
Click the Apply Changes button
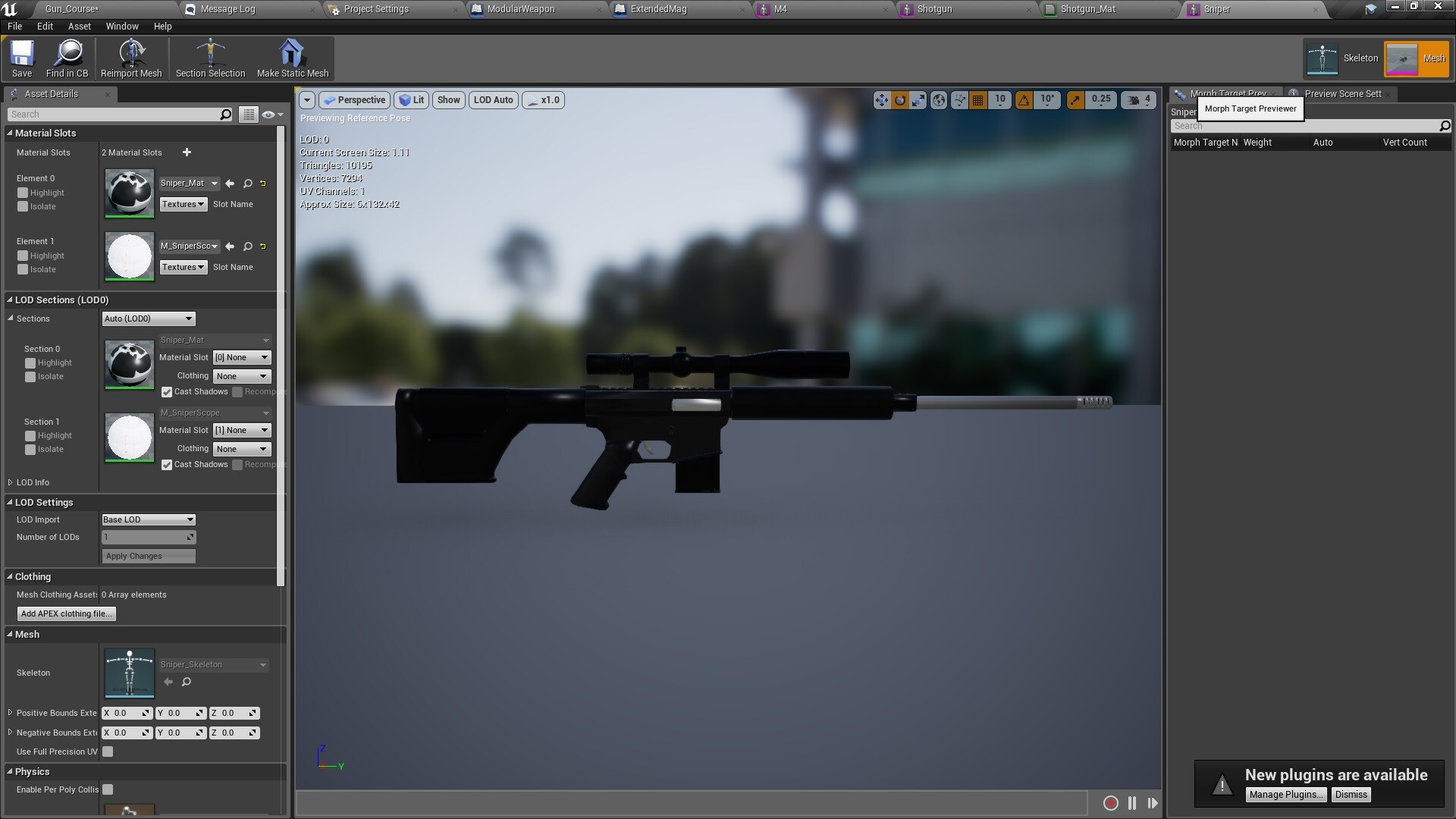[149, 556]
